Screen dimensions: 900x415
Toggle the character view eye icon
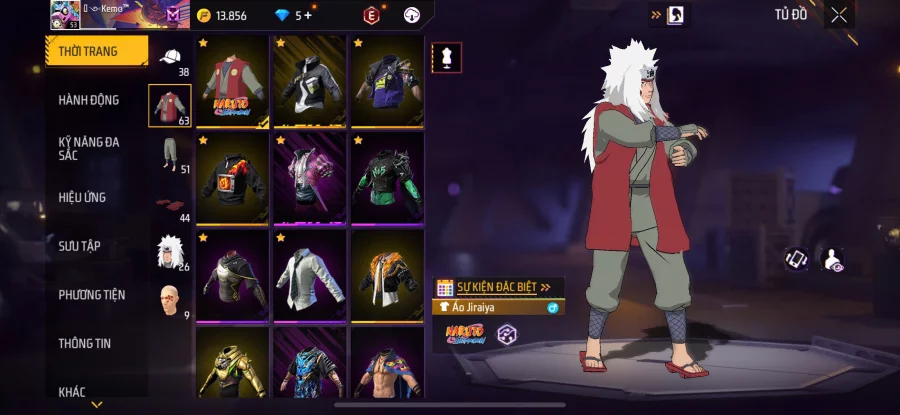(x=832, y=260)
